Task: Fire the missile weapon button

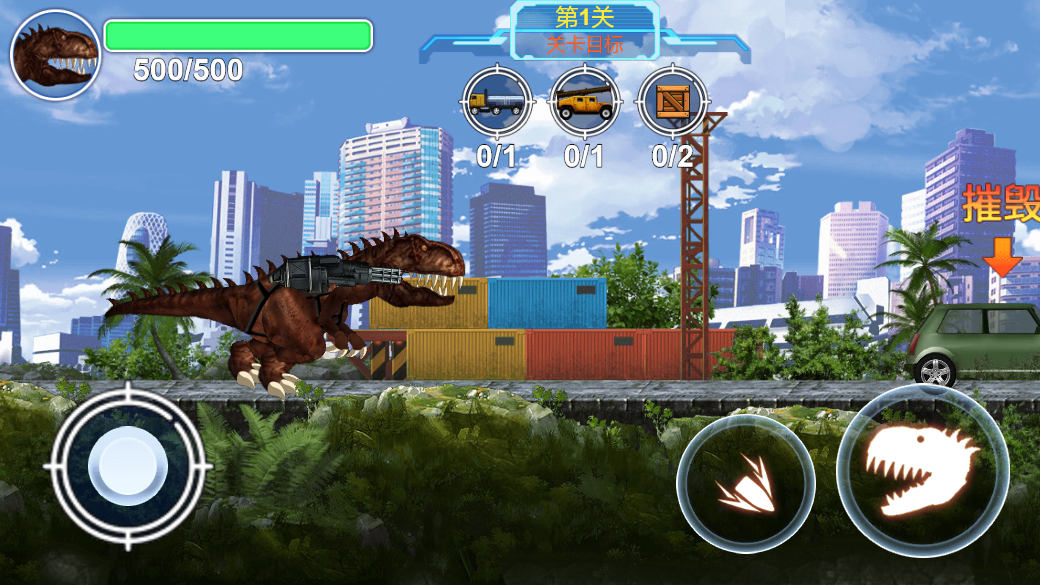Action: tap(745, 484)
